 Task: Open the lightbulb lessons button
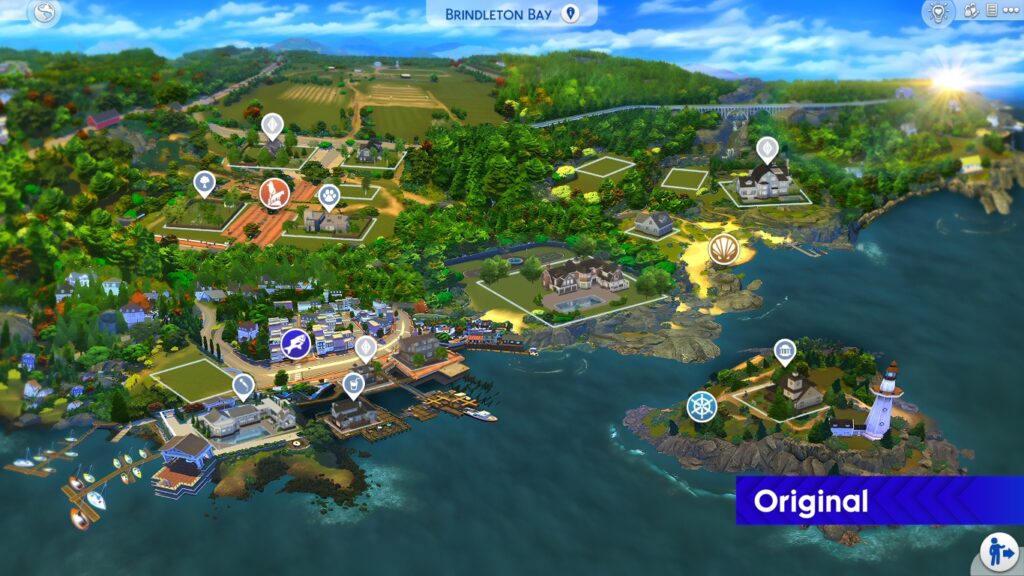[x=938, y=12]
